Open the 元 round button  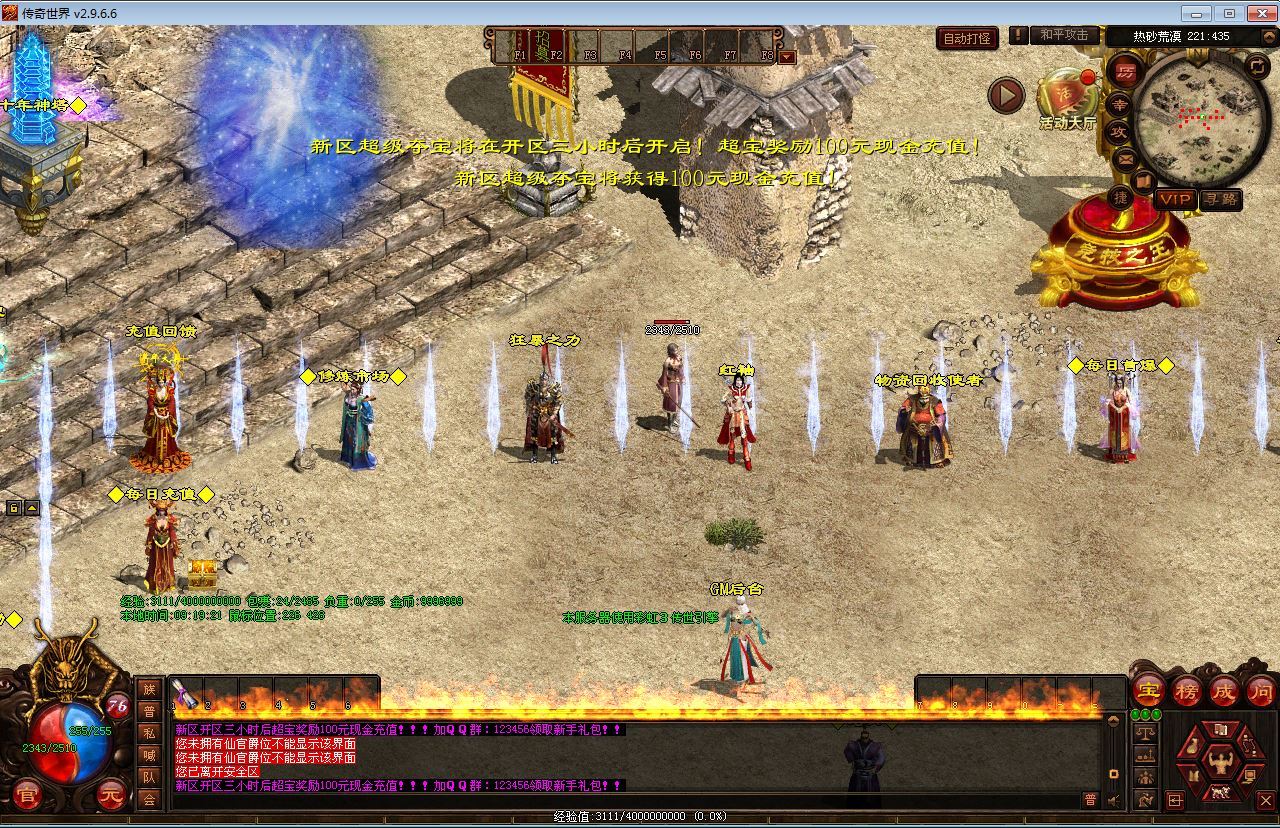[x=112, y=797]
